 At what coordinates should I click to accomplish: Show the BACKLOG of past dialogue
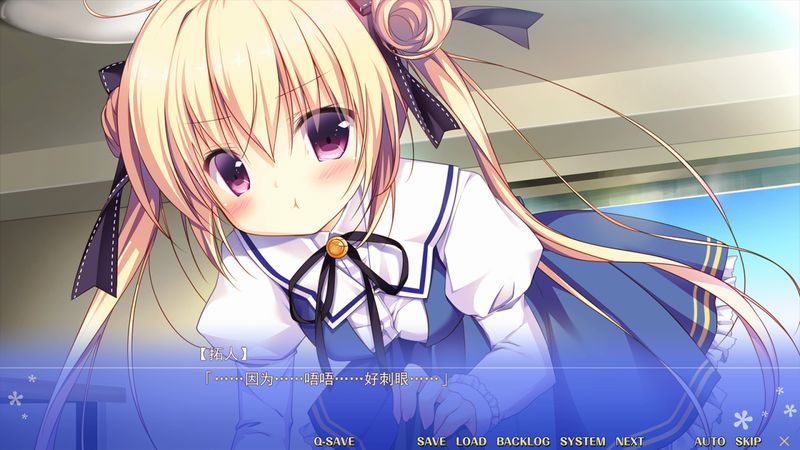tap(523, 441)
